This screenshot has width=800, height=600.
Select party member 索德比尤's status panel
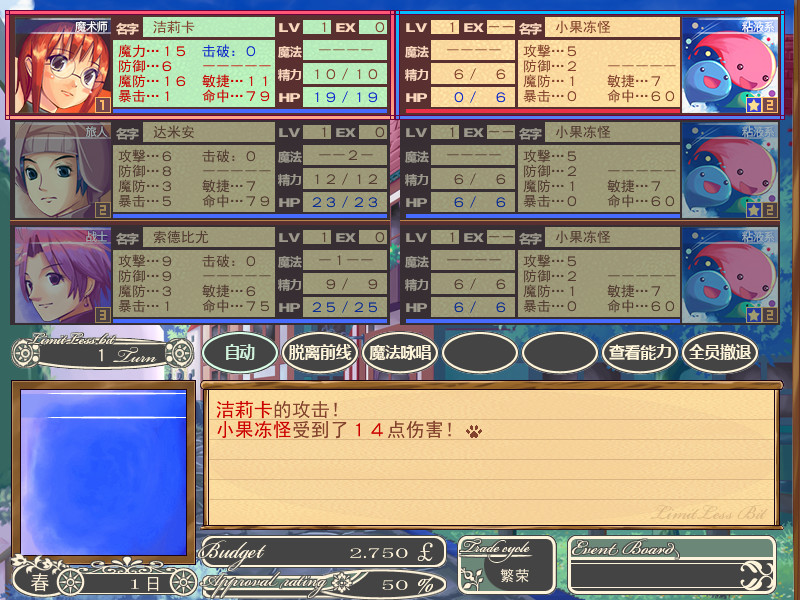click(x=250, y=275)
